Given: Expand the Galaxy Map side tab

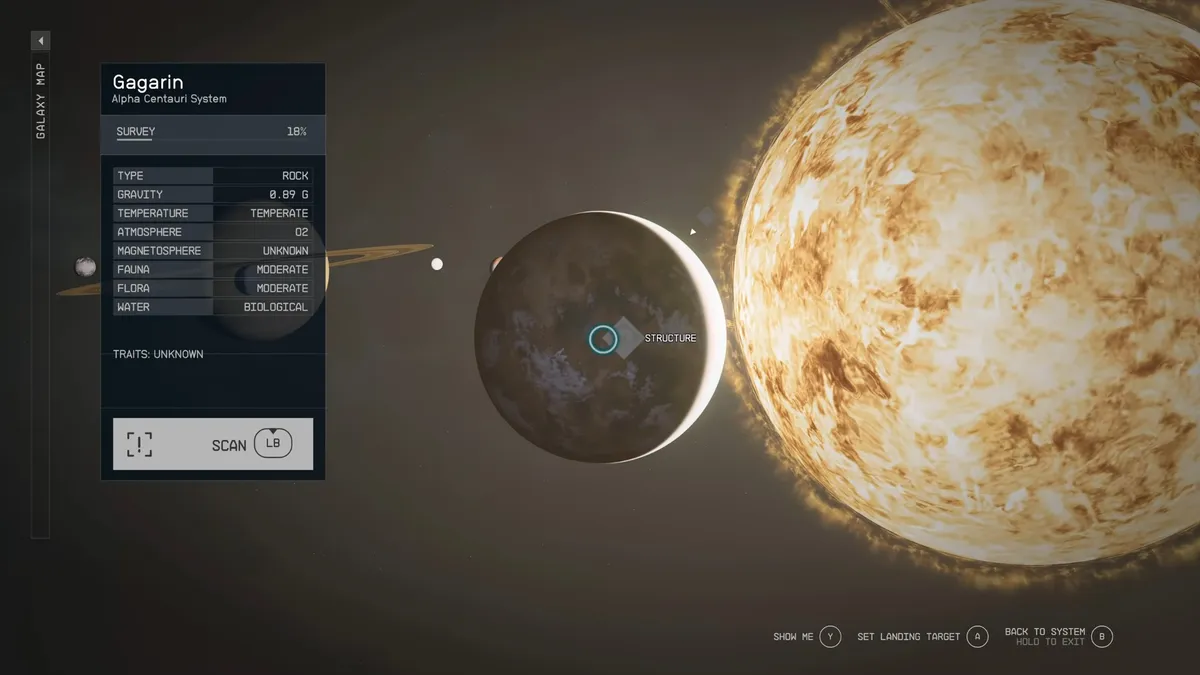Looking at the screenshot, I should [40, 41].
